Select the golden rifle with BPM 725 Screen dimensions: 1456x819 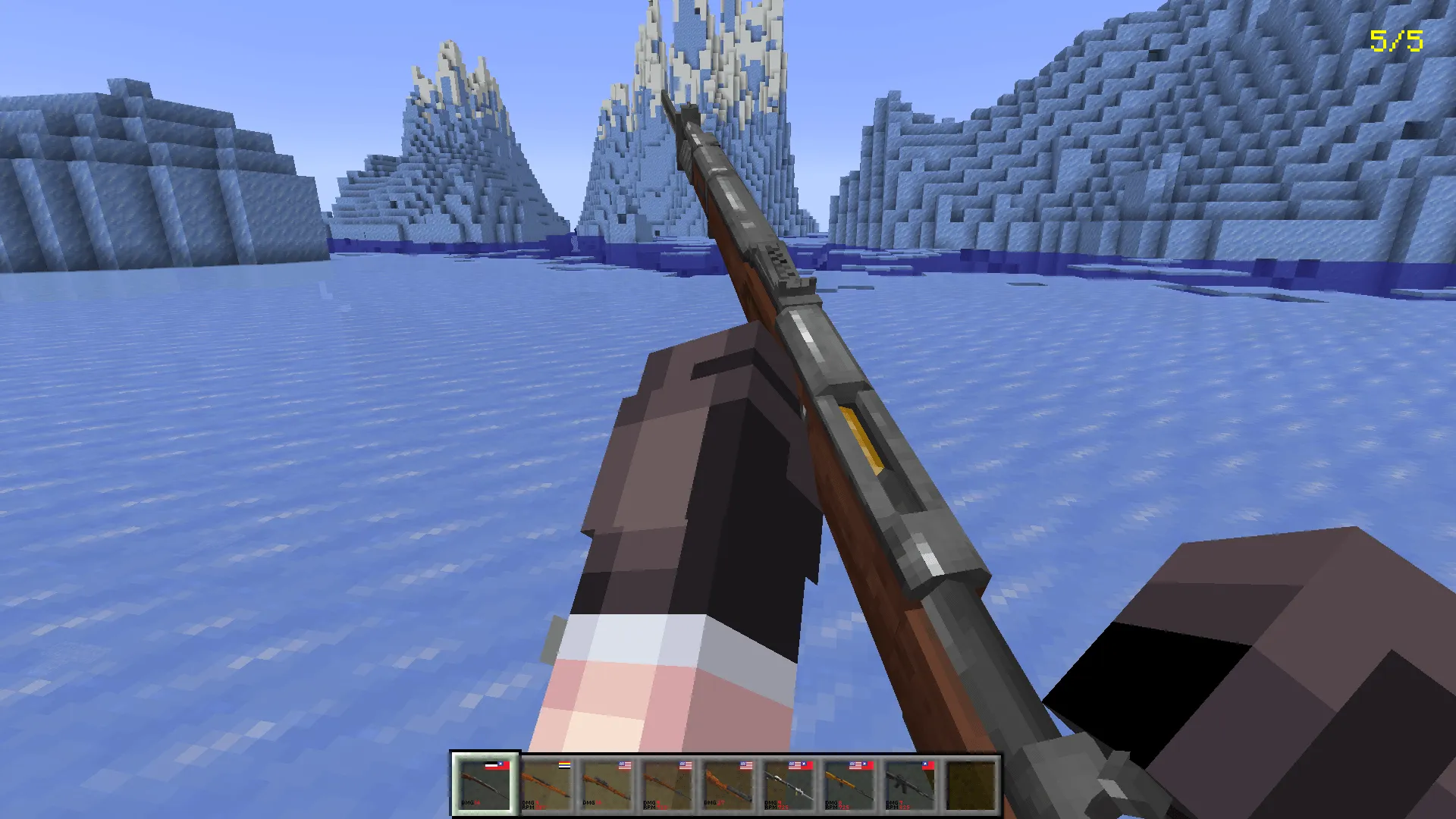pyautogui.click(x=849, y=784)
